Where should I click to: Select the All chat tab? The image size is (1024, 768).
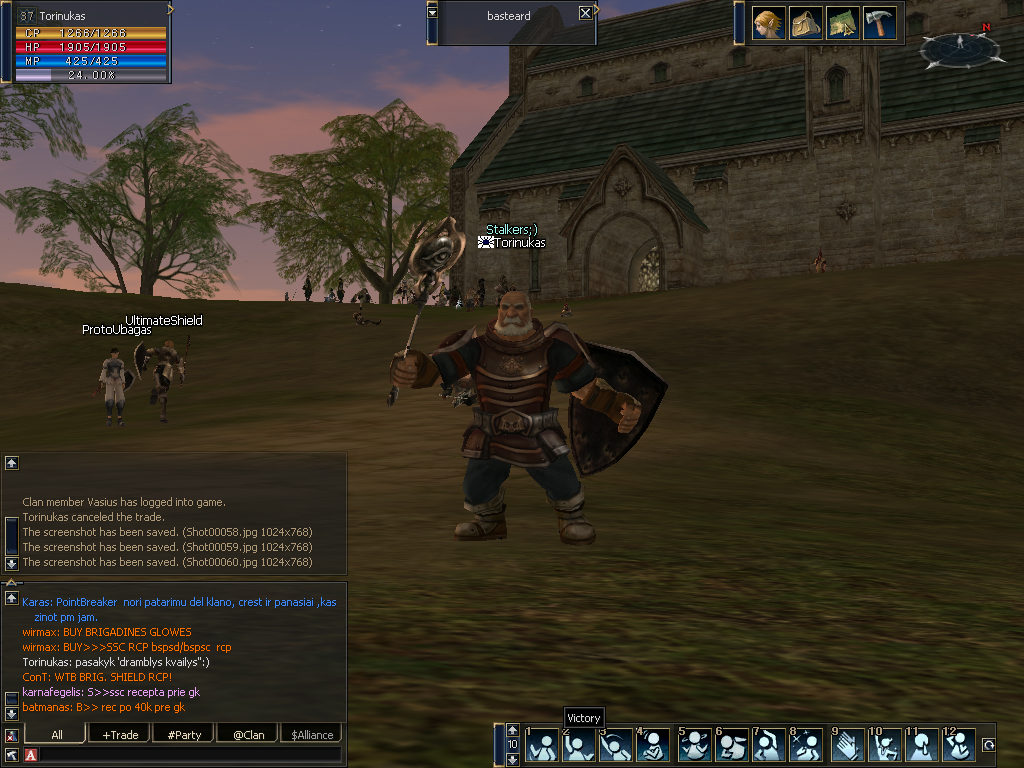tap(56, 735)
